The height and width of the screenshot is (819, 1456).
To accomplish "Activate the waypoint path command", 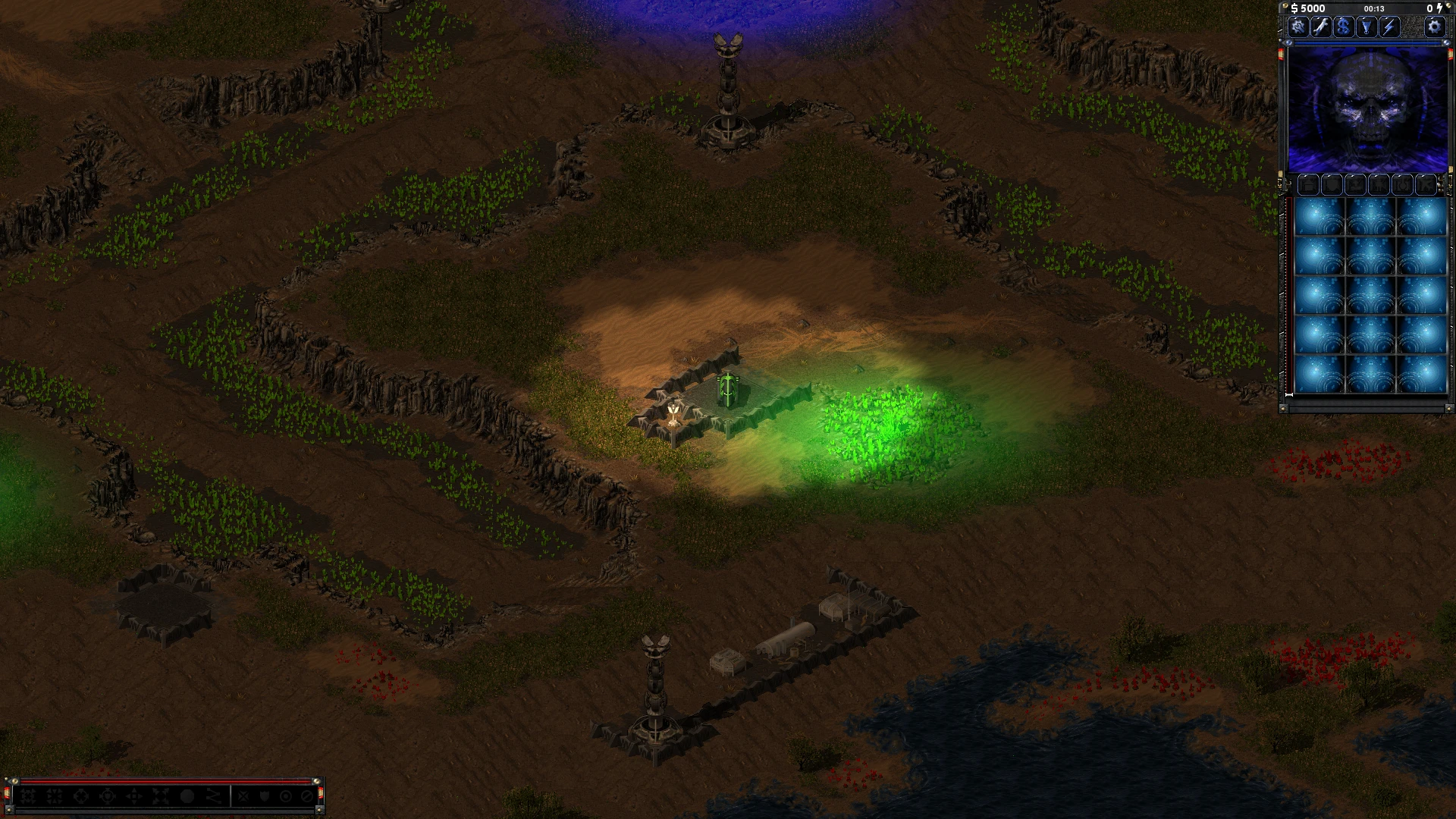I will click(214, 796).
